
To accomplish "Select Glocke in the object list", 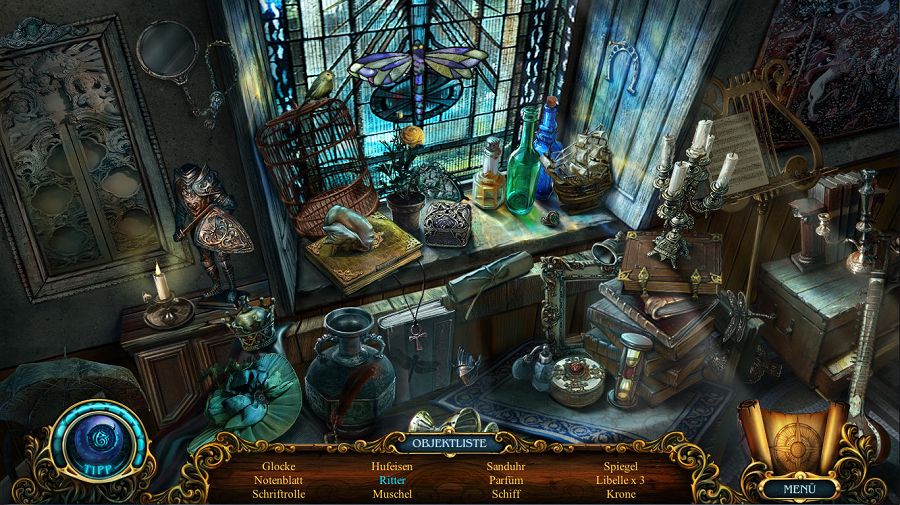I will (279, 466).
